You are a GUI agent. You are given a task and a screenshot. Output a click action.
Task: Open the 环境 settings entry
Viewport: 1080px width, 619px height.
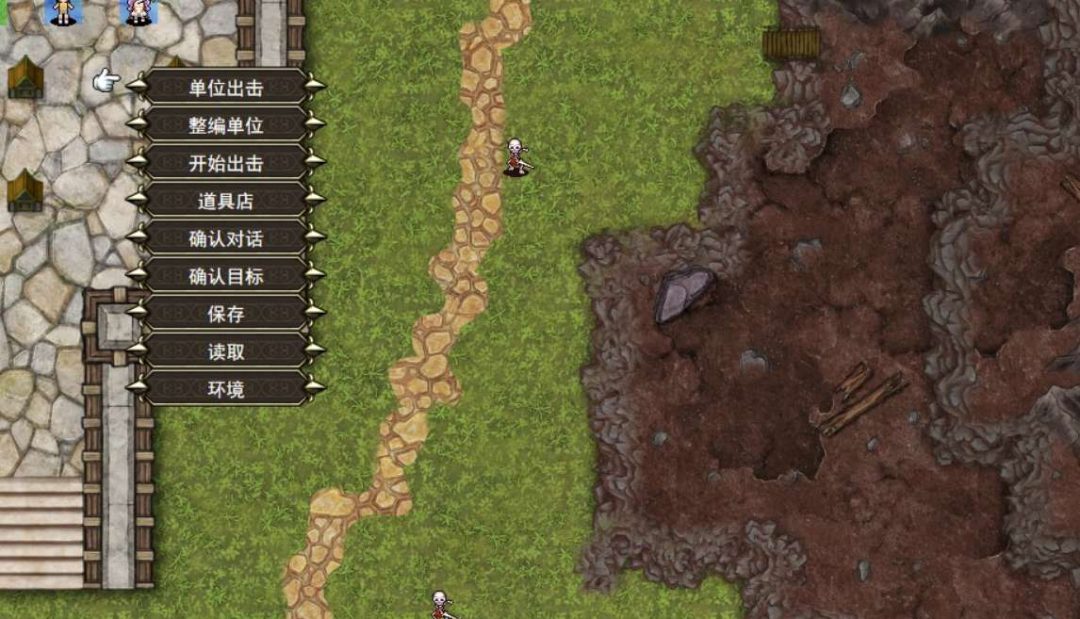click(x=226, y=389)
